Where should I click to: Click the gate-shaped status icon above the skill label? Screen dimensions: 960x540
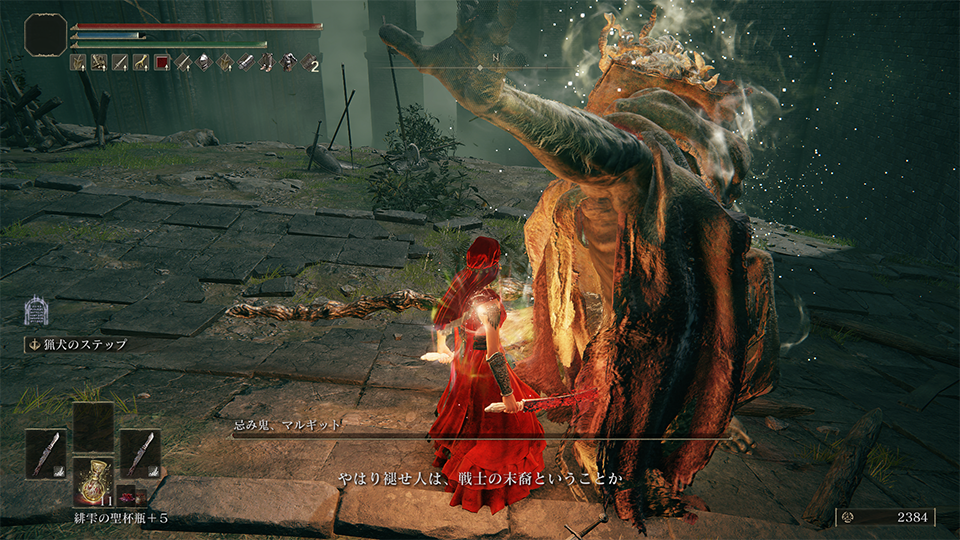37,310
